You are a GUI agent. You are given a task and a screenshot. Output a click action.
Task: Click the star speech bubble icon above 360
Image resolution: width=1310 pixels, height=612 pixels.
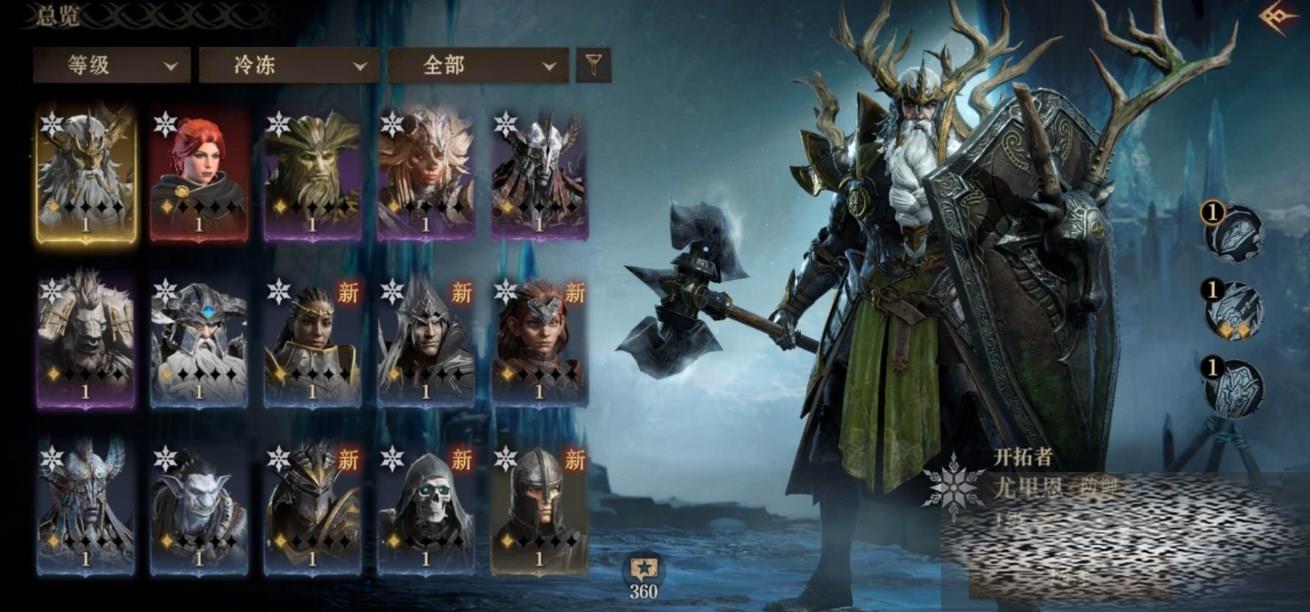(x=643, y=570)
